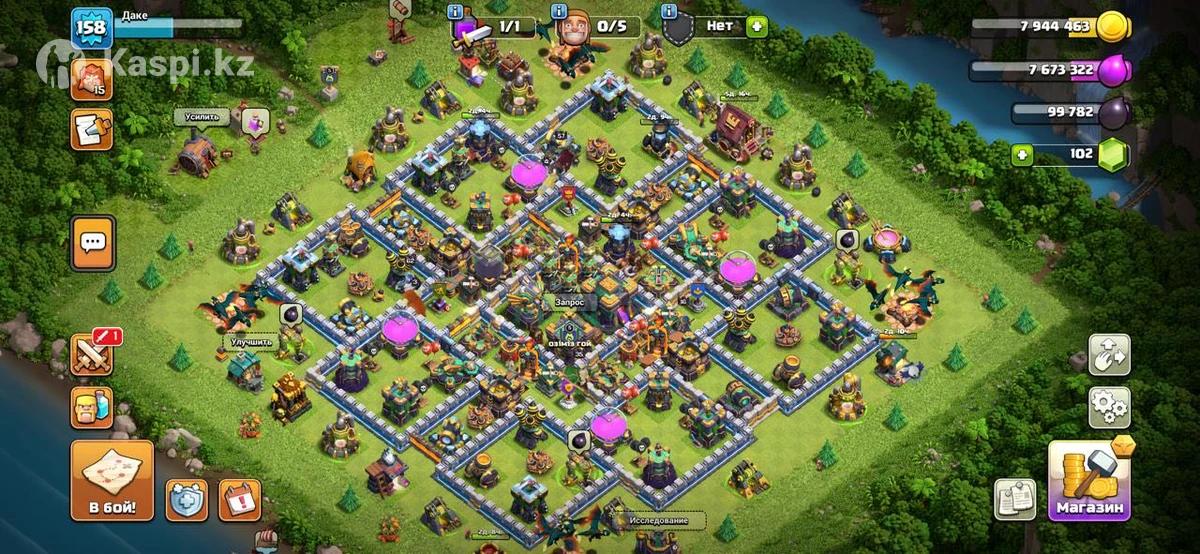
Task: Open the red banner icon showing 15
Action: point(91,76)
